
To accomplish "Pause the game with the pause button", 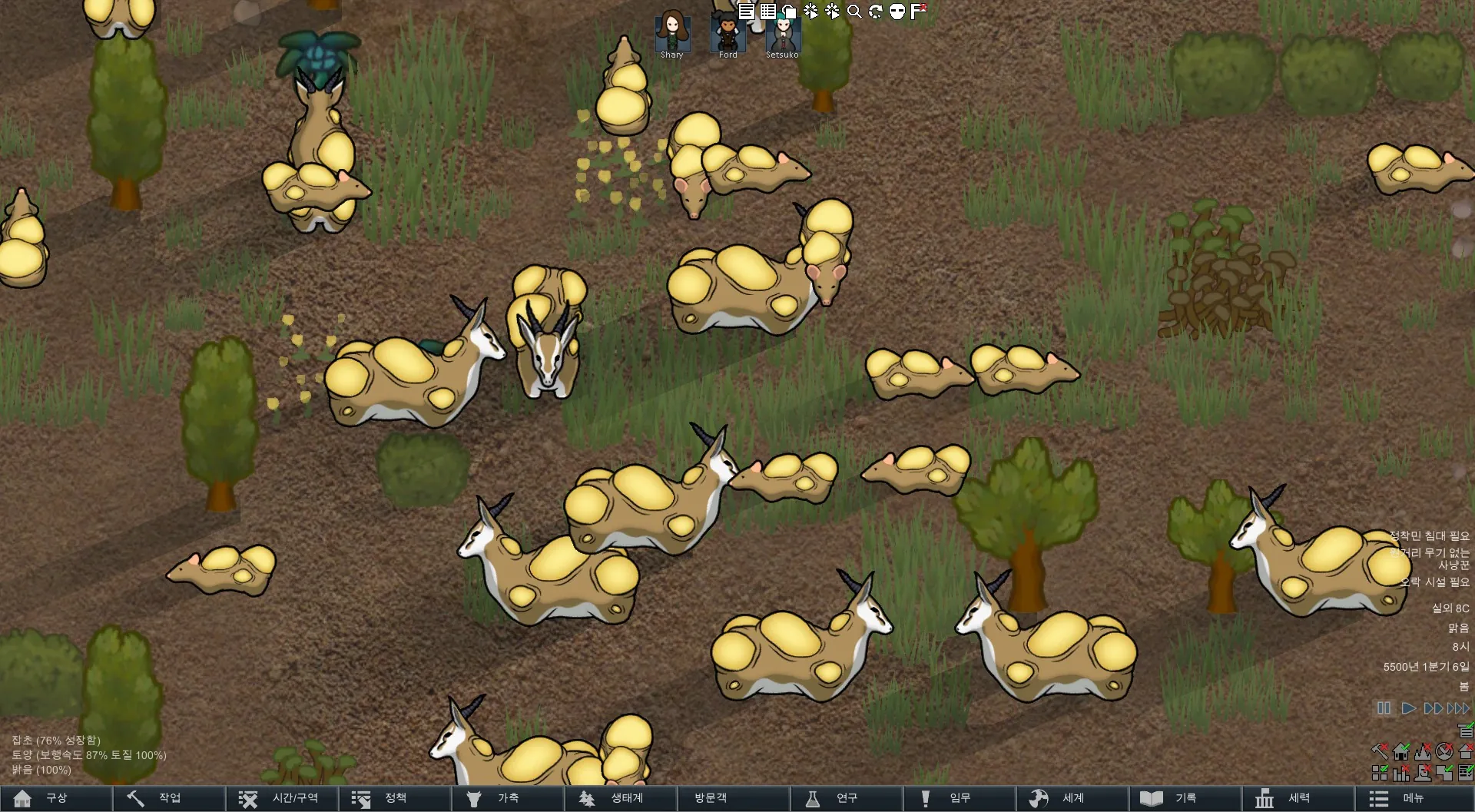I will 1384,708.
